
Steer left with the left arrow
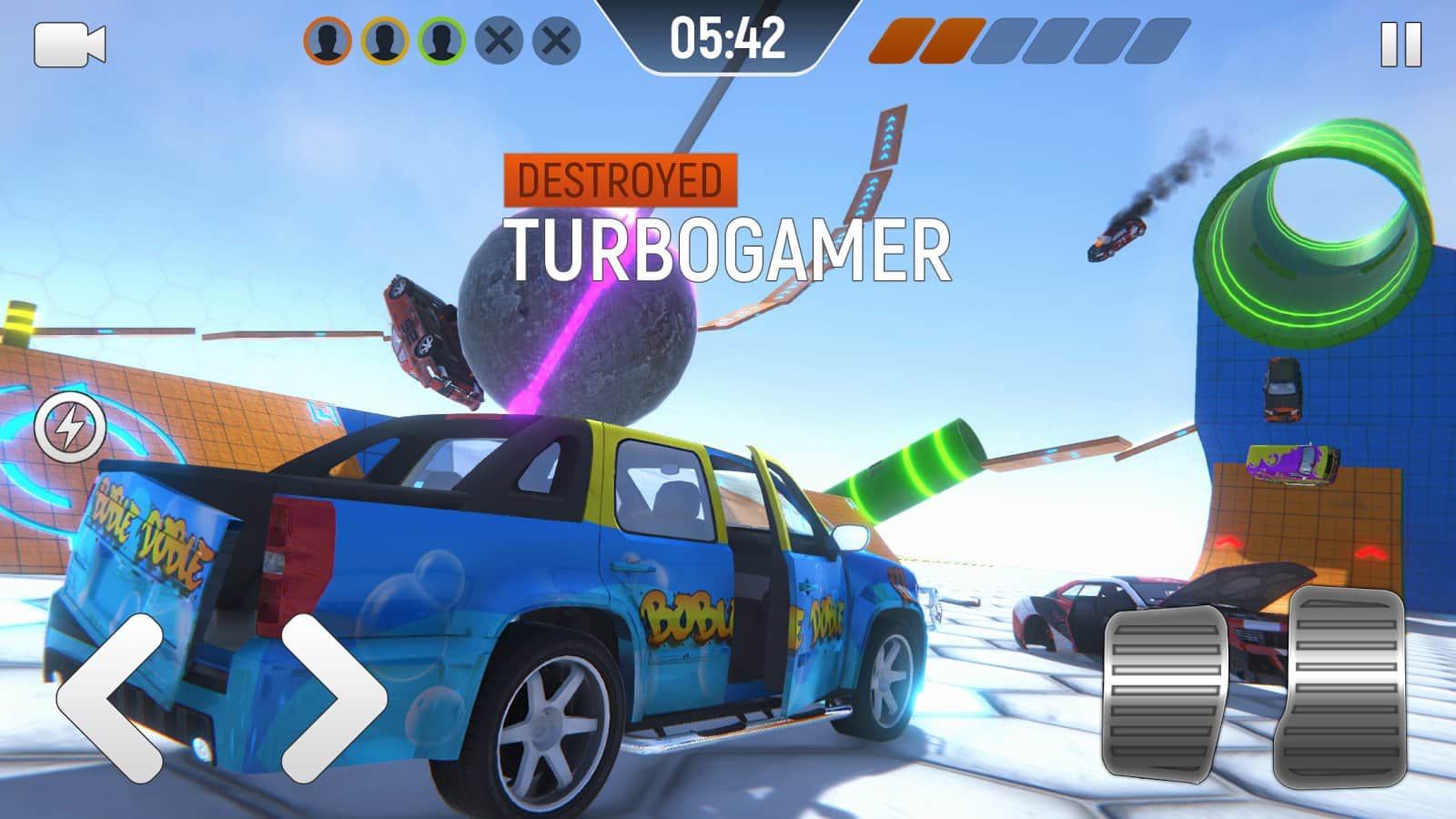(111, 698)
